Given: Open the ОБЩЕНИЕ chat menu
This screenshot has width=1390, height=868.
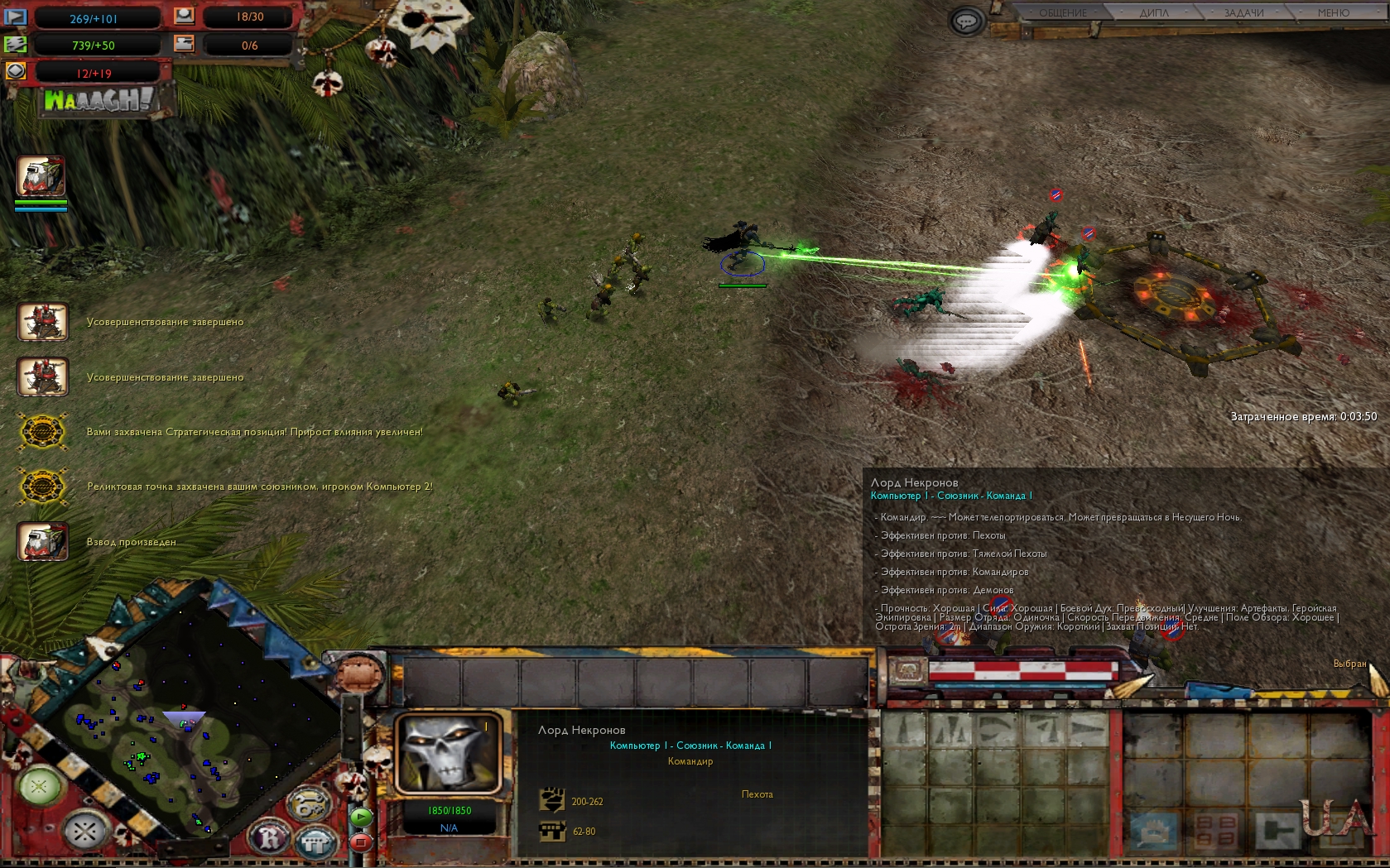Looking at the screenshot, I should [1062, 12].
